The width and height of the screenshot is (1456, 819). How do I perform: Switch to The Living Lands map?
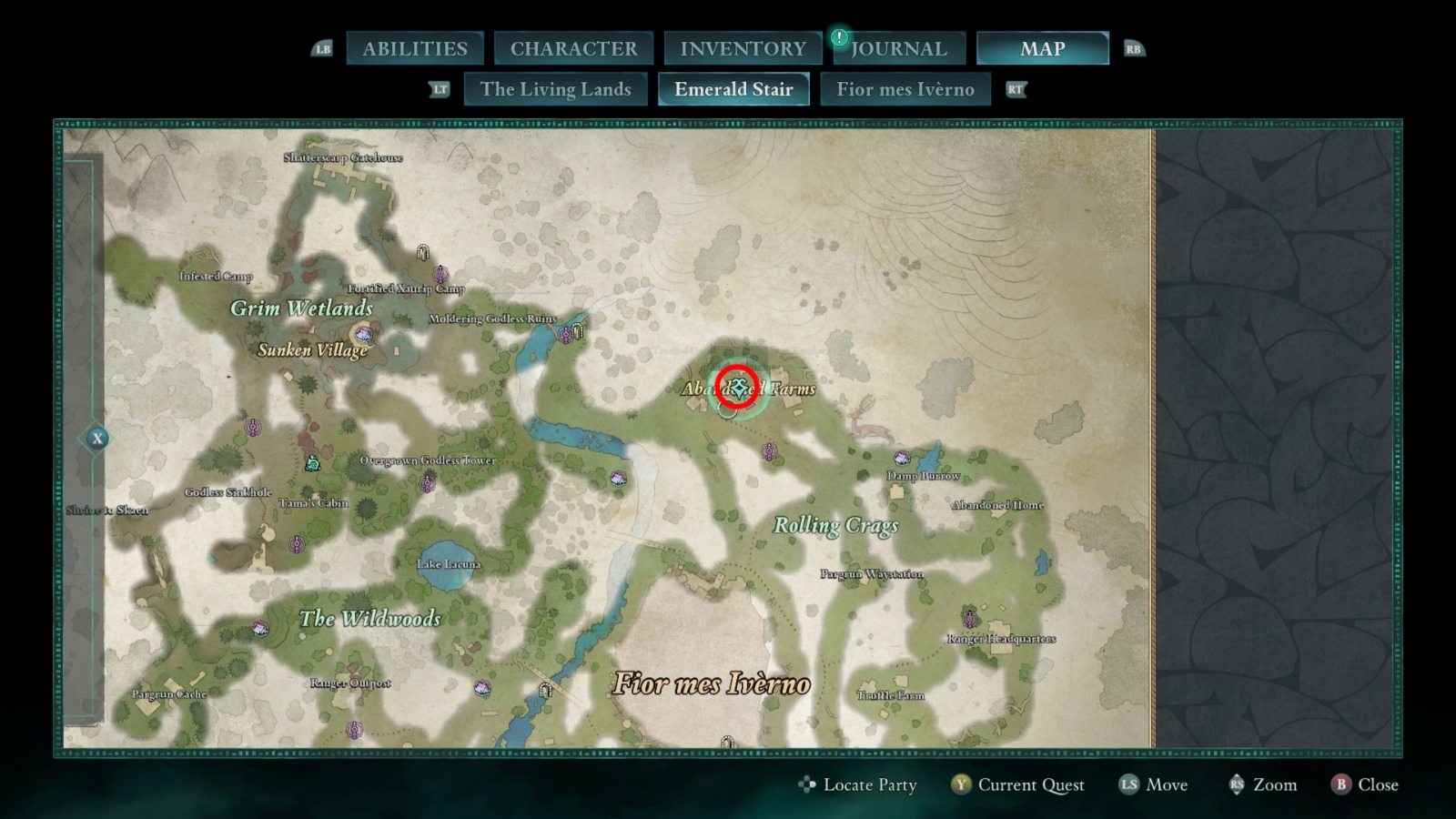pos(556,89)
